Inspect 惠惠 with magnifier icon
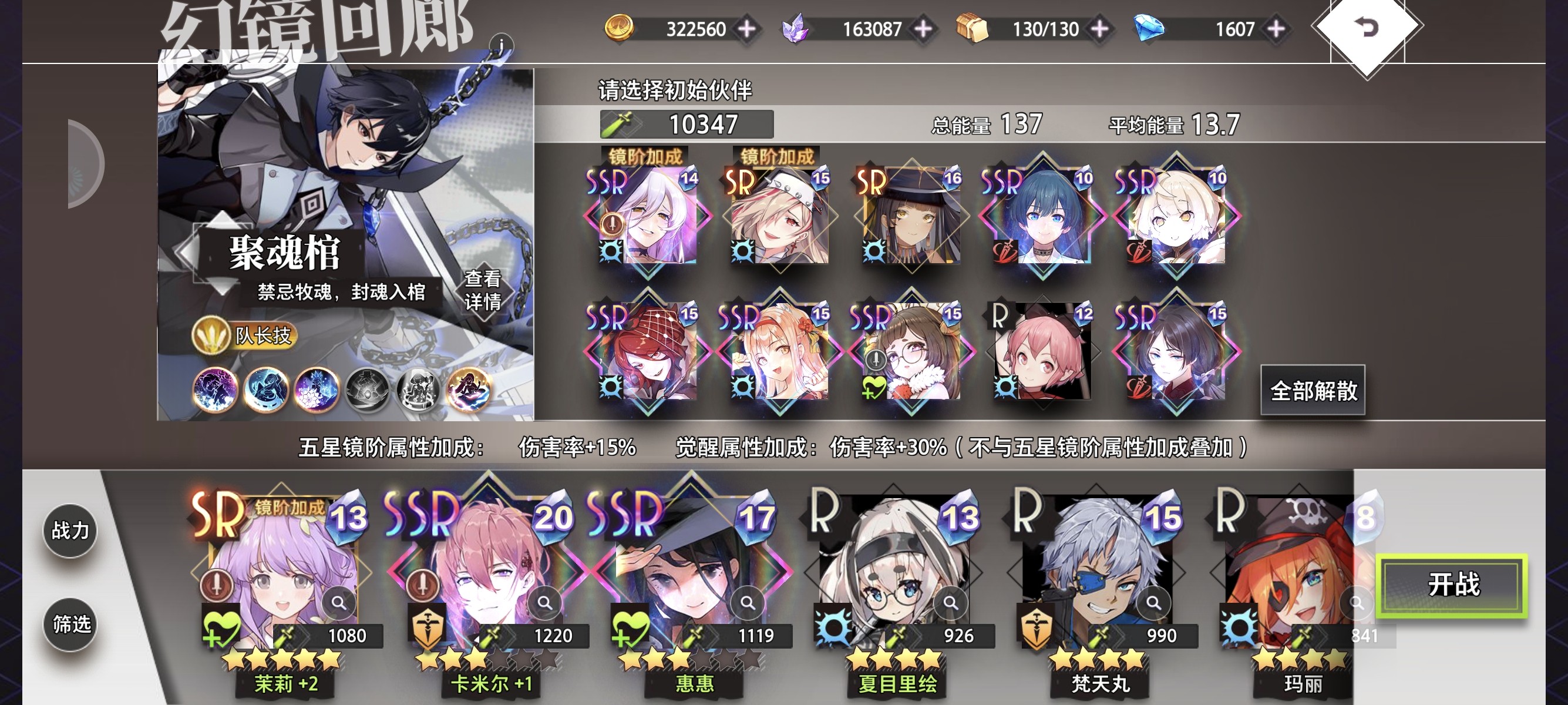This screenshot has width=1568, height=705. (x=748, y=603)
